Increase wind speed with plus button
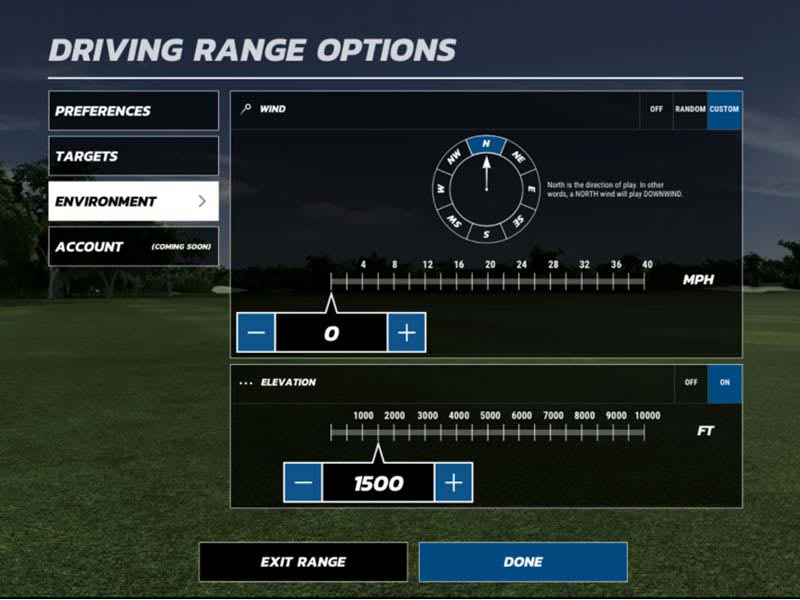The image size is (800, 600). 406,333
